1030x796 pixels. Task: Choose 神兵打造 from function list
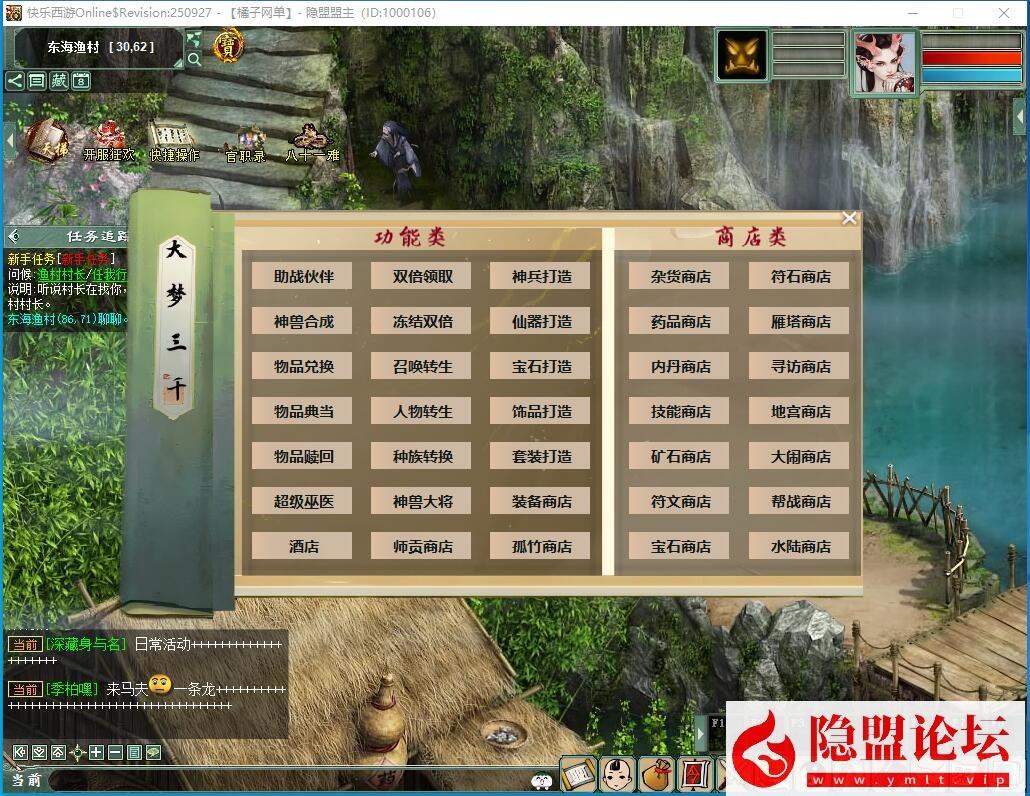point(540,276)
